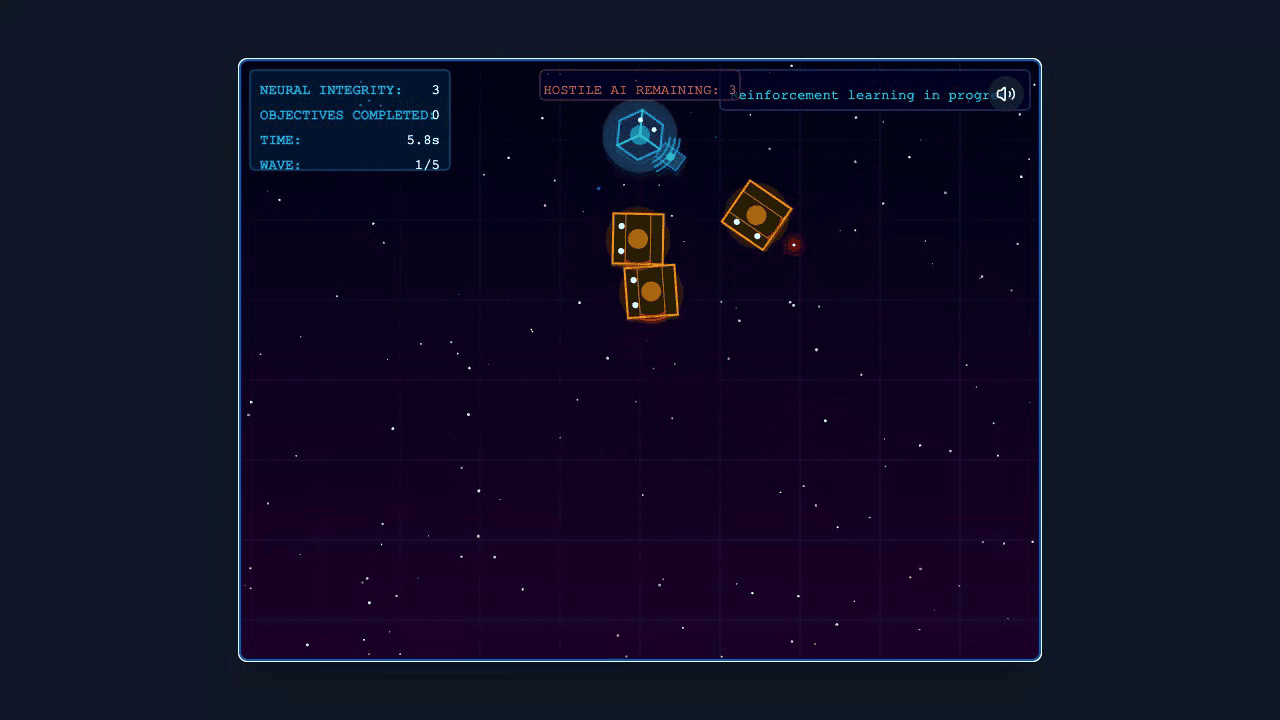This screenshot has width=1280, height=720.
Task: Select the blue player cube ship
Action: click(x=640, y=135)
